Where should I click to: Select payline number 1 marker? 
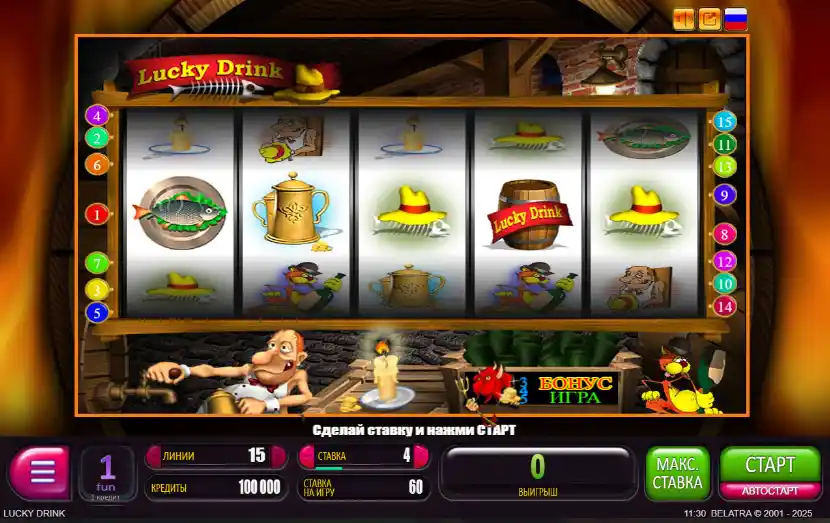(x=97, y=213)
